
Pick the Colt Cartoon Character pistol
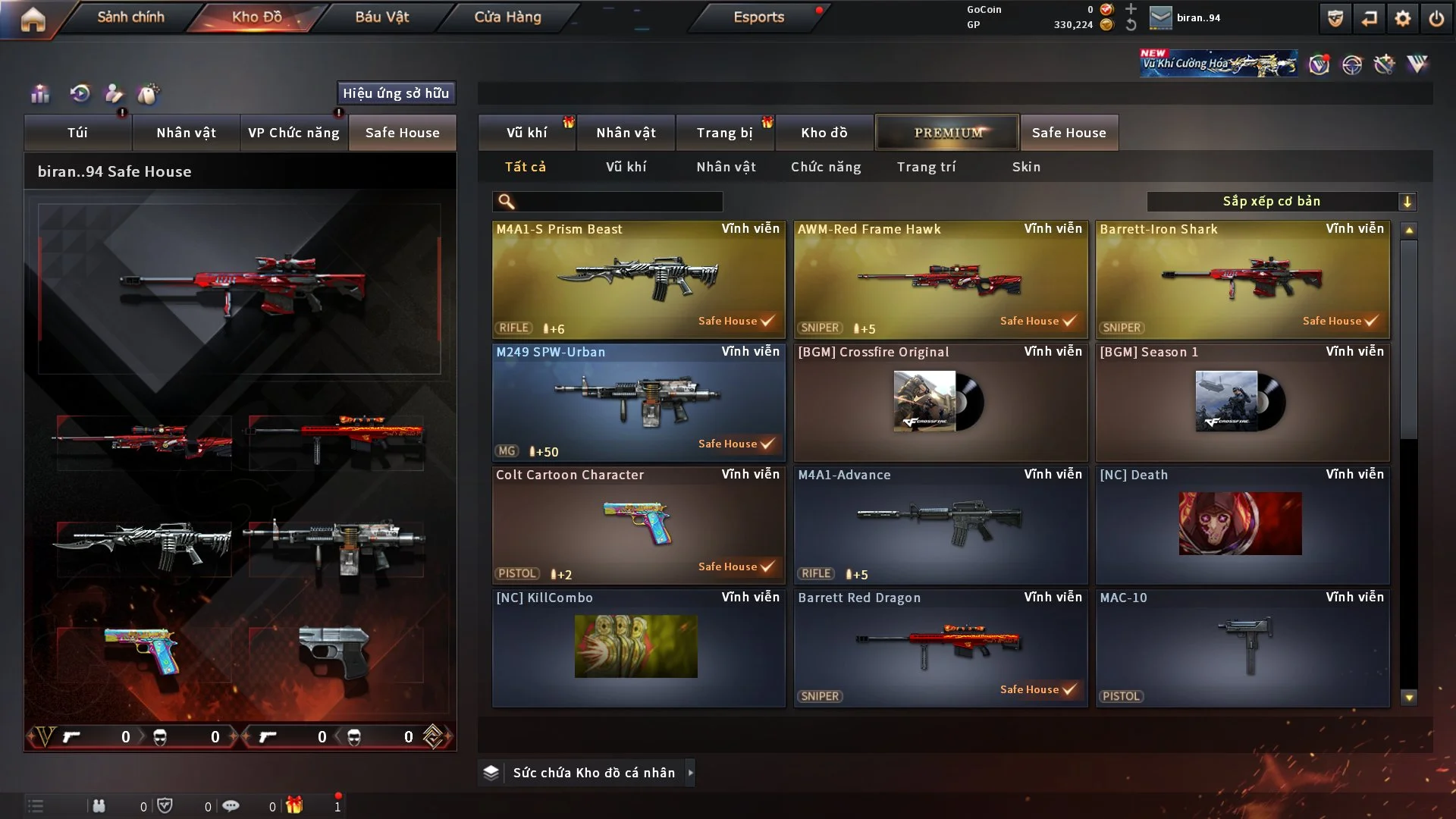(x=639, y=525)
